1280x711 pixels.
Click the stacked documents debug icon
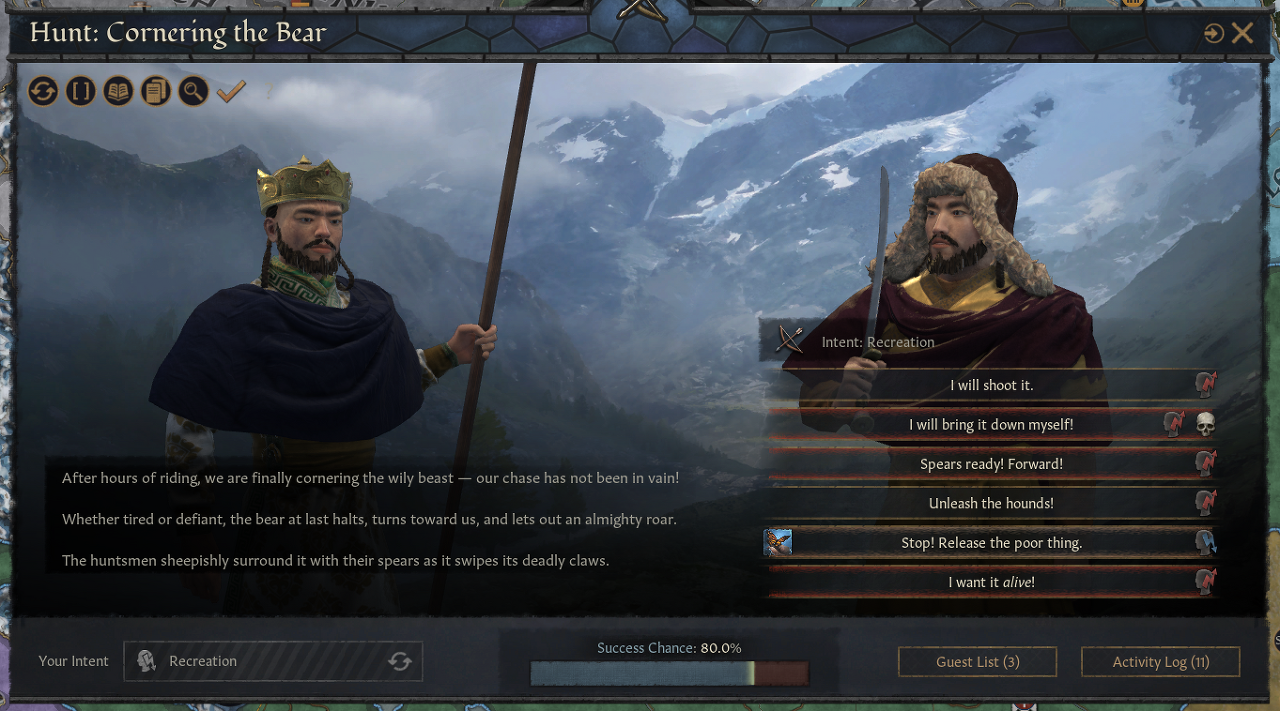155,92
